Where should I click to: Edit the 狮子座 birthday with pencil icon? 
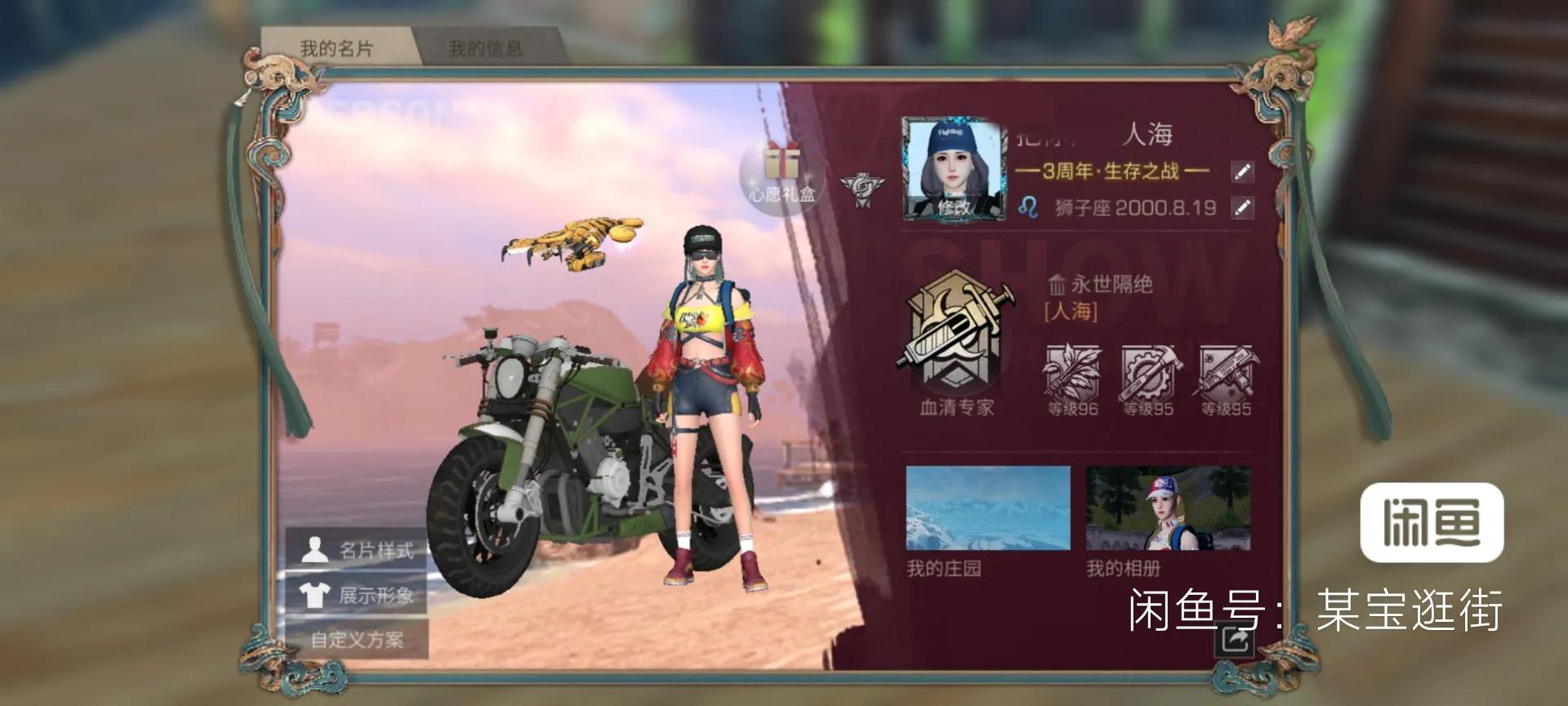(x=1241, y=208)
